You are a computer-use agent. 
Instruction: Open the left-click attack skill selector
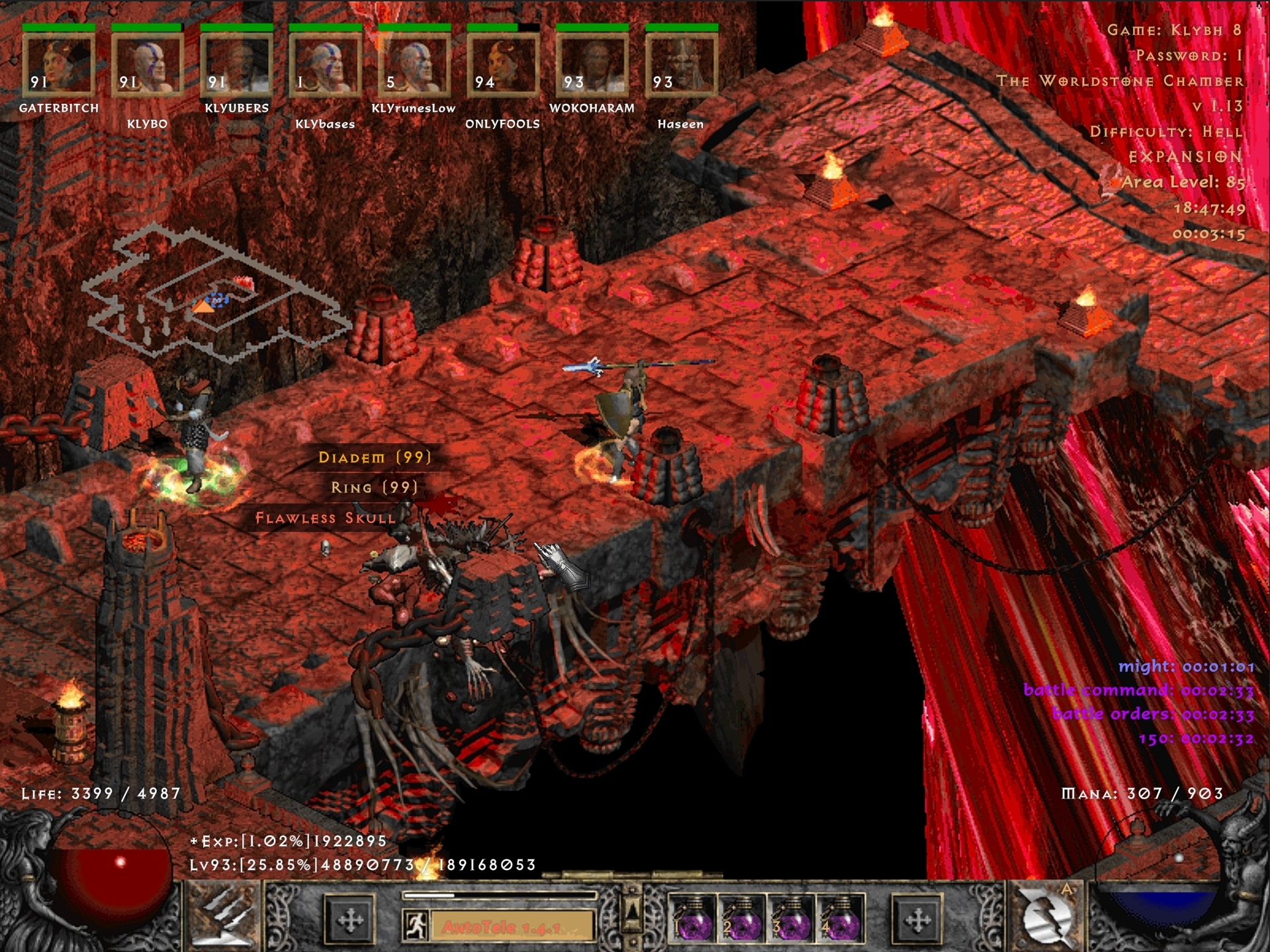click(222, 918)
